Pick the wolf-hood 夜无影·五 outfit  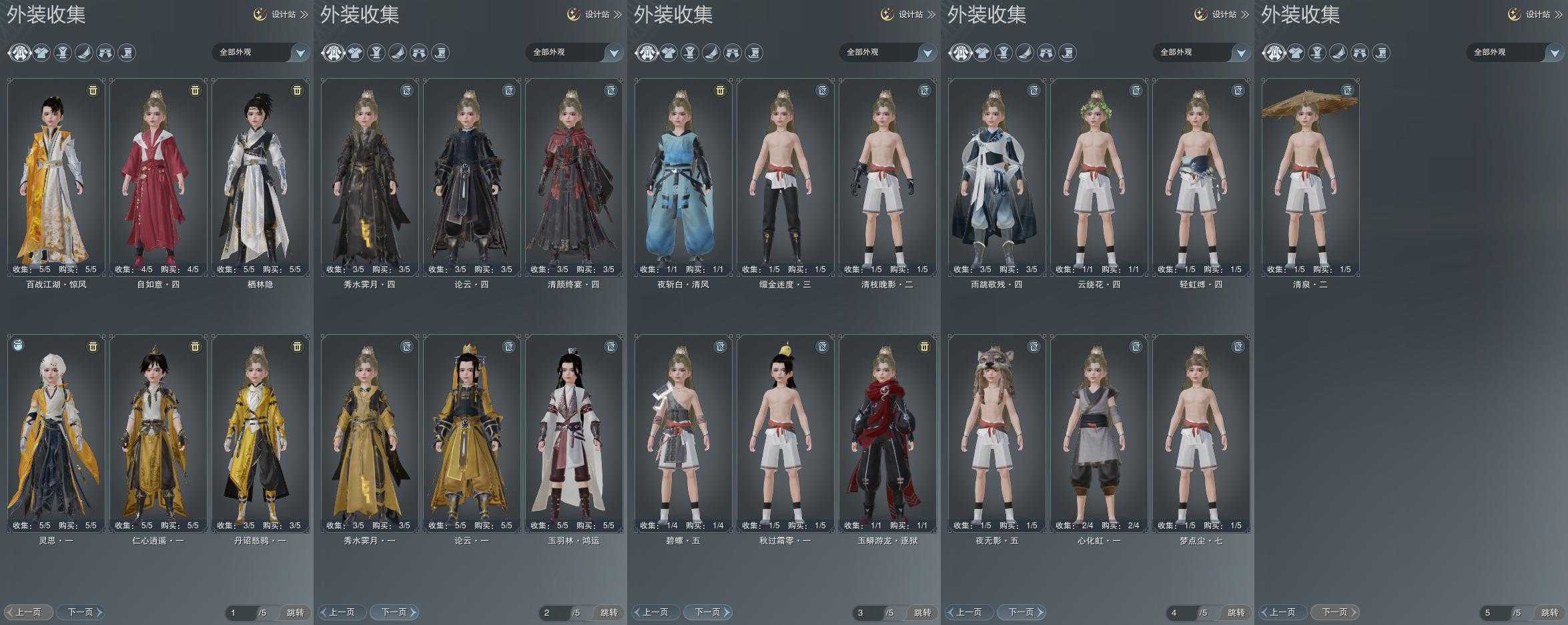pos(997,434)
